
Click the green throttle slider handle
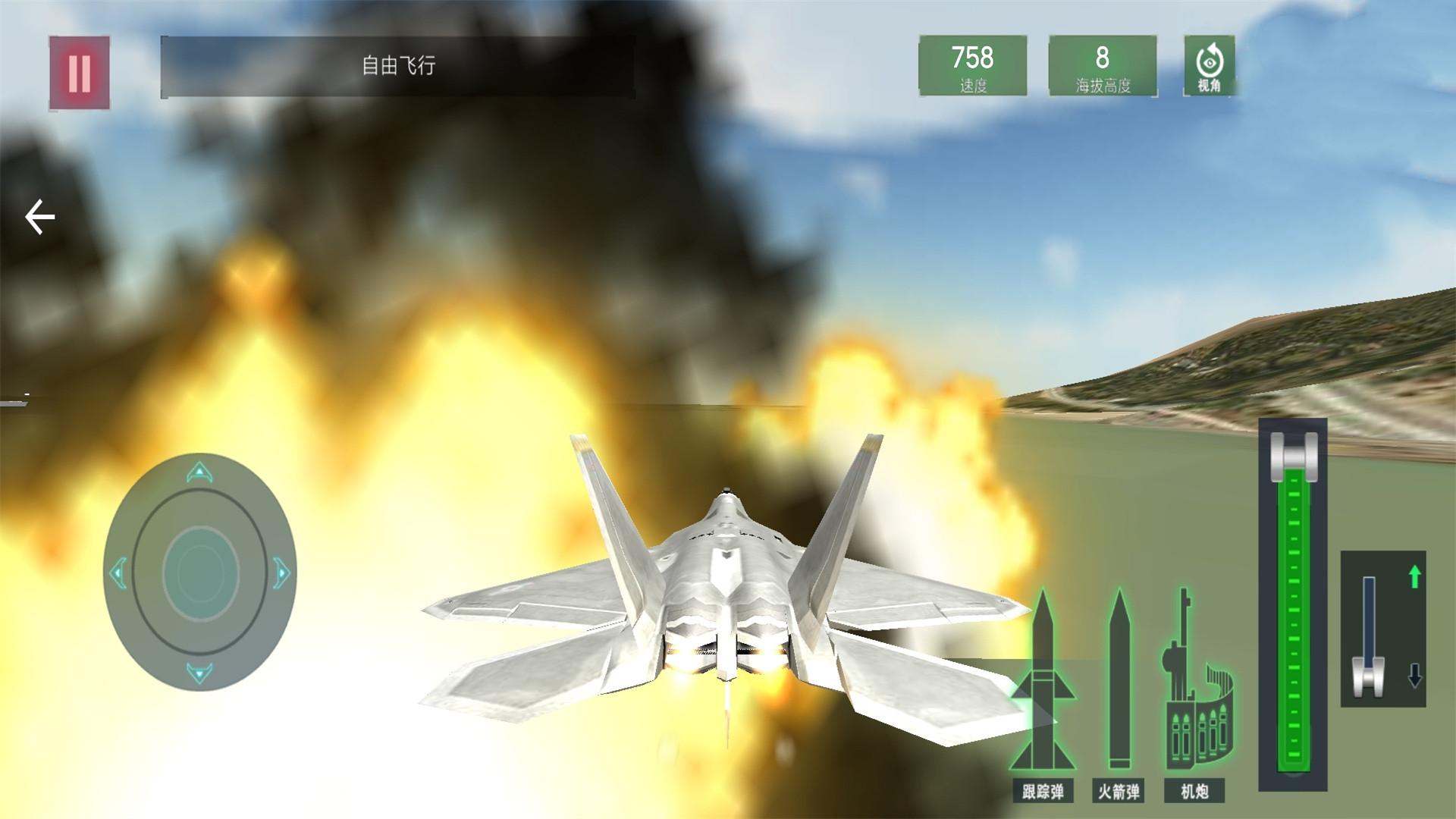pyautogui.click(x=1294, y=454)
